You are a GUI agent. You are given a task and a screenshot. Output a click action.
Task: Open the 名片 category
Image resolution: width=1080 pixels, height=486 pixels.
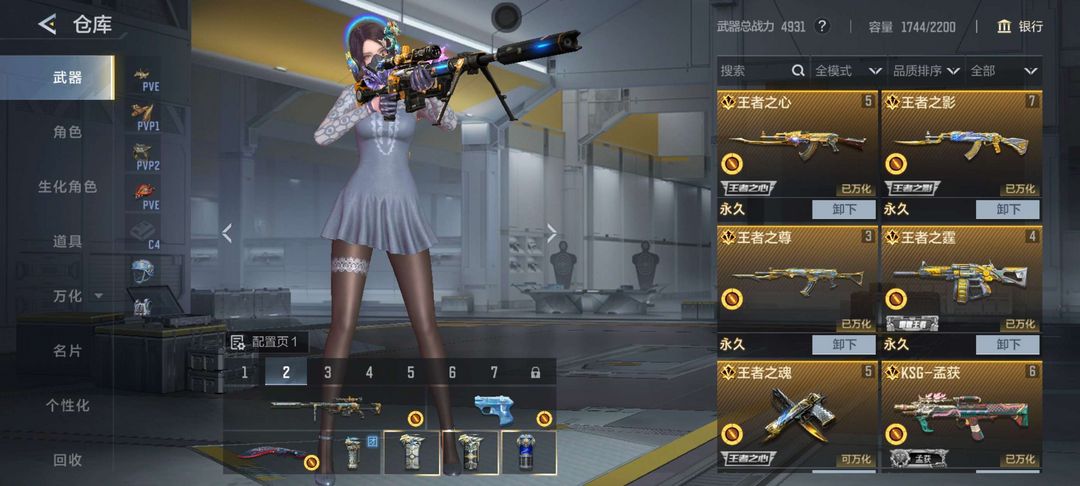tap(67, 351)
